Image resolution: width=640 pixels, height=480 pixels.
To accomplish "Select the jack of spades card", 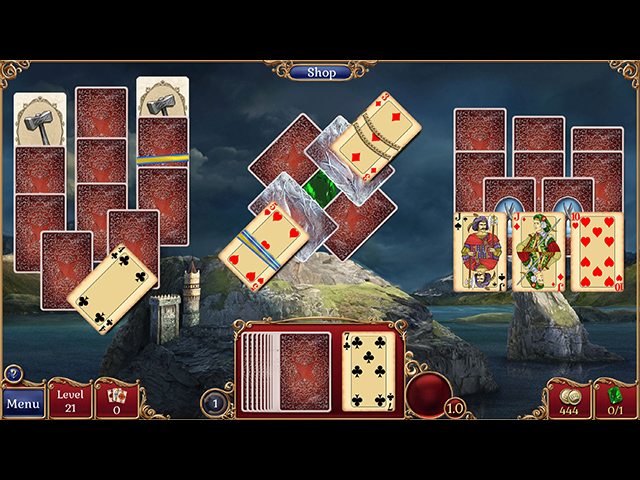I will coord(480,252).
